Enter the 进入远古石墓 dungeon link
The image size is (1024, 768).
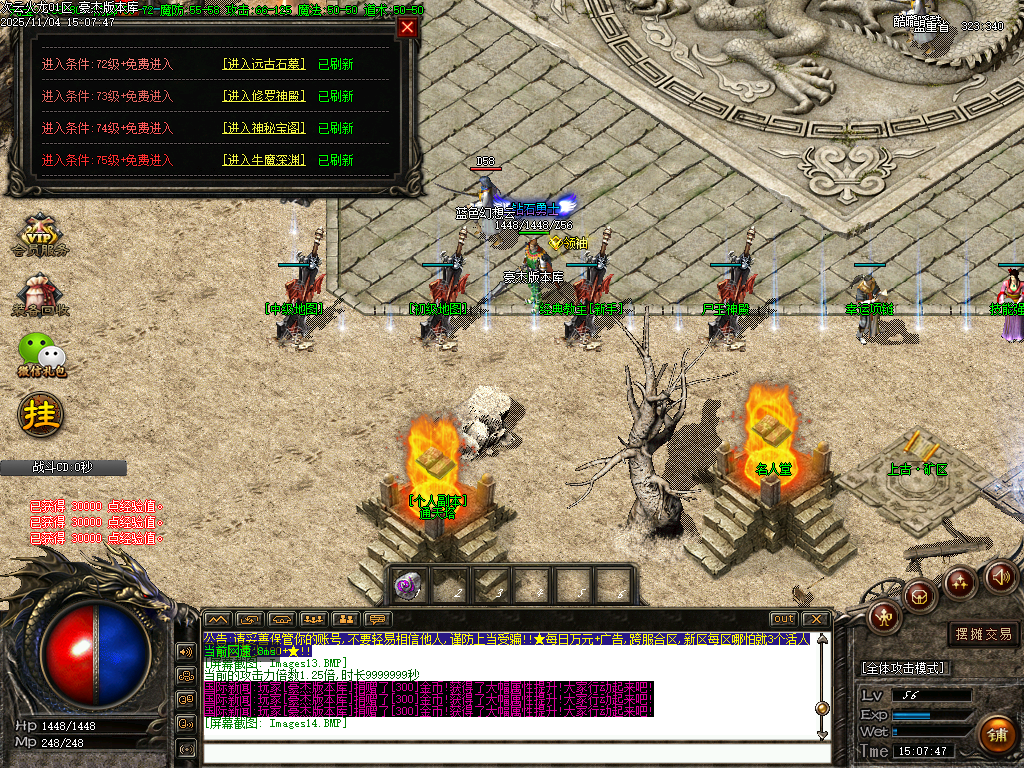(x=264, y=64)
